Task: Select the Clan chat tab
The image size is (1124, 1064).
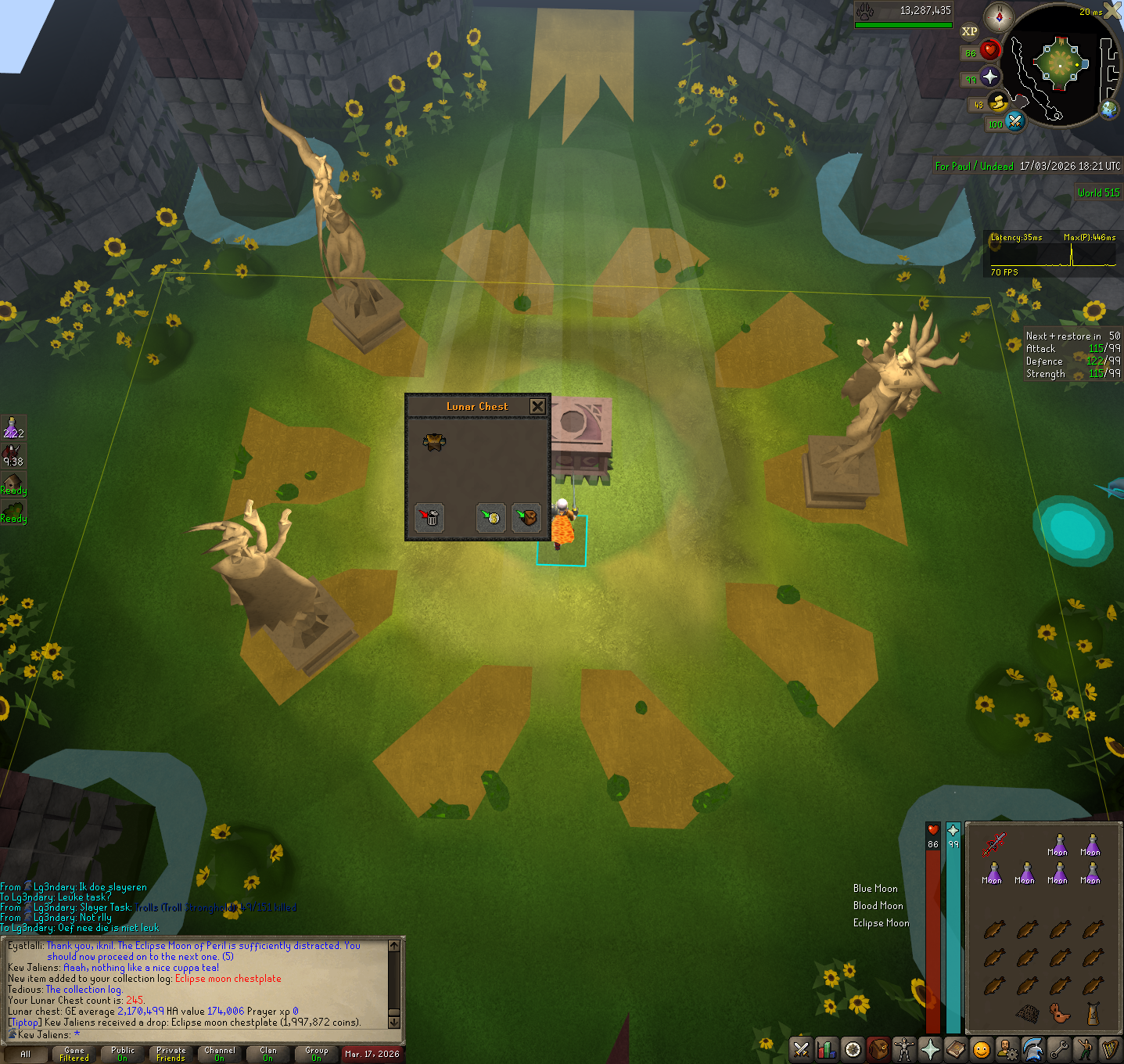Action: 268,1054
